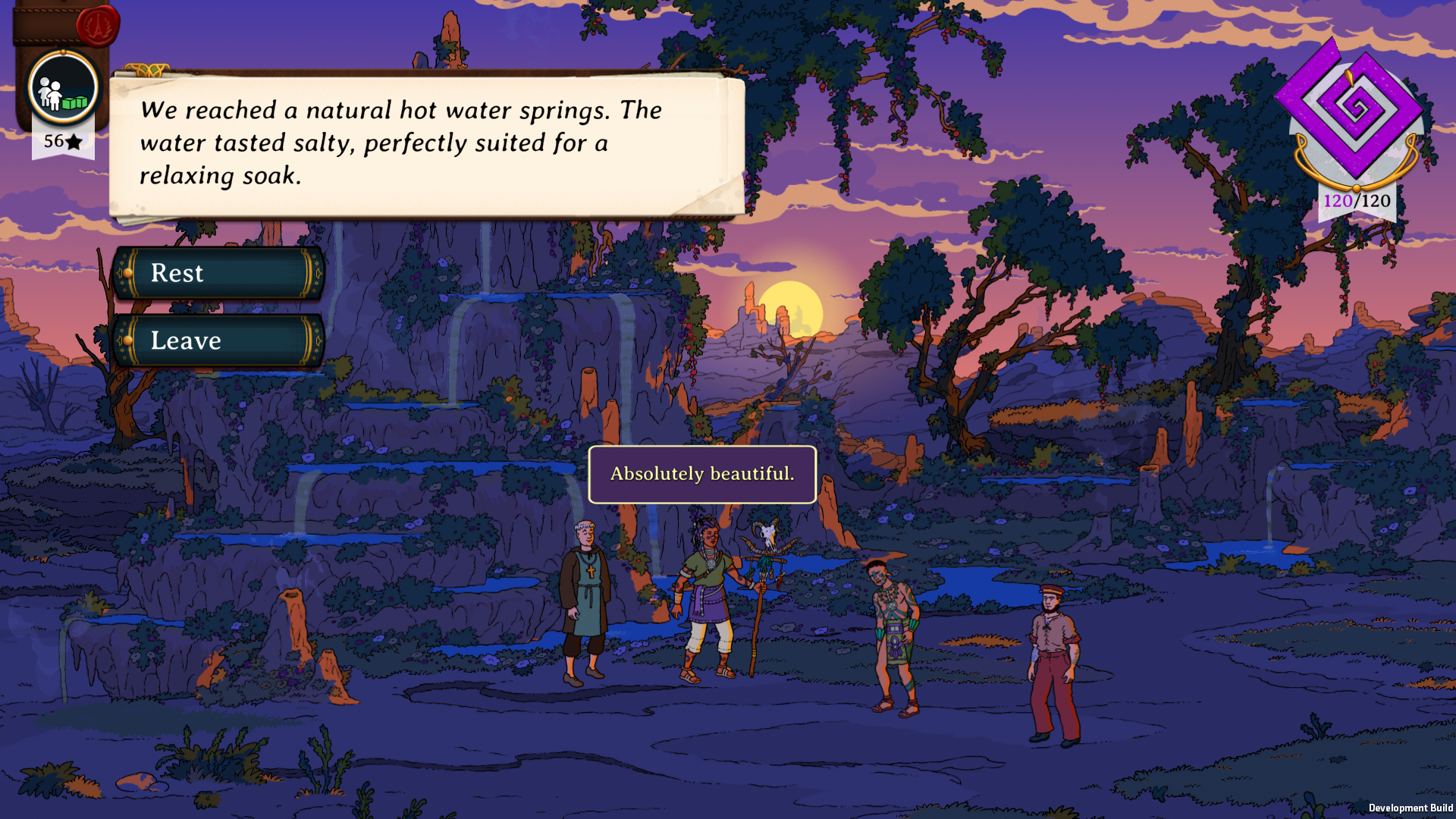
Task: Choose the Rest dialogue option
Action: (218, 273)
